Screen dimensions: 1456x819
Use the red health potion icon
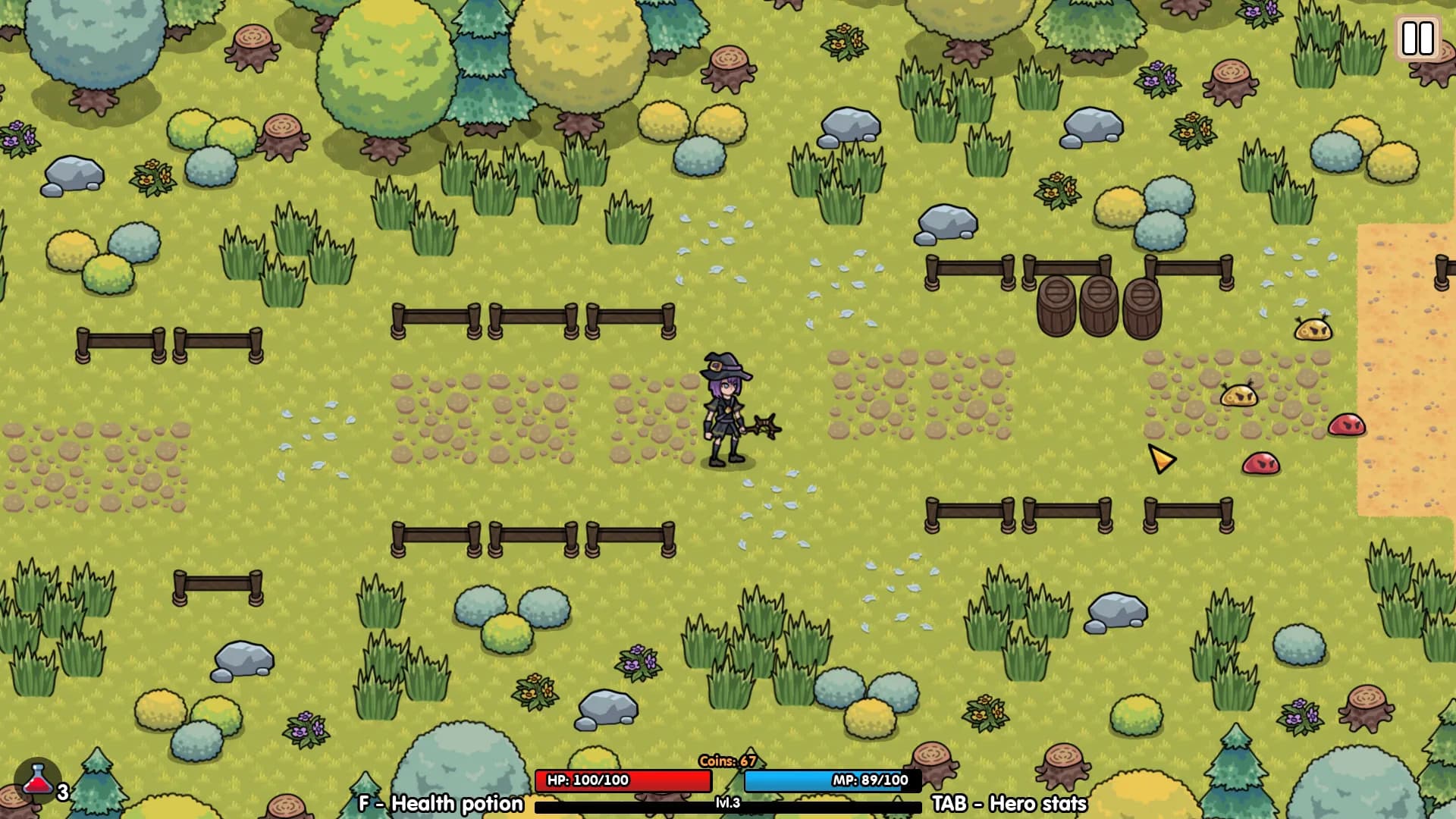click(37, 780)
